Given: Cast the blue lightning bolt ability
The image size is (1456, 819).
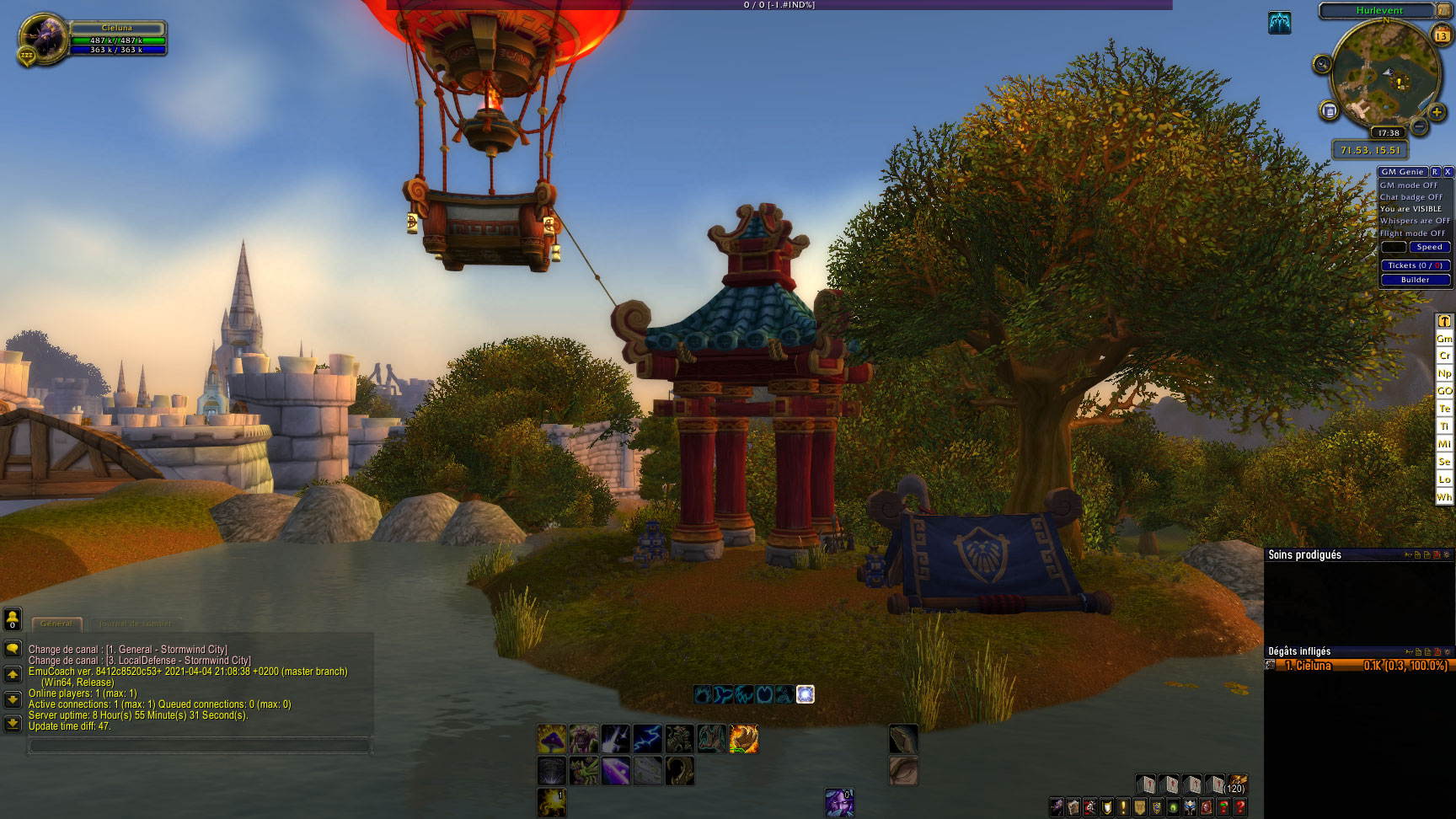Looking at the screenshot, I should pos(647,739).
